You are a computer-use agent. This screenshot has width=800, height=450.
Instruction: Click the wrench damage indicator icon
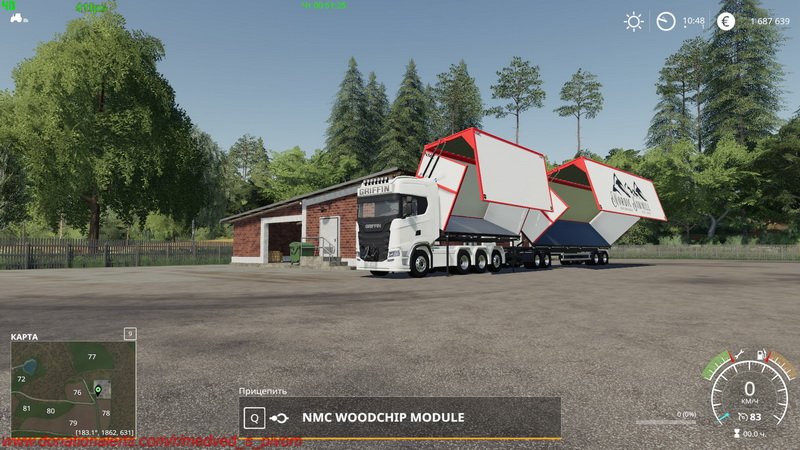[740, 354]
